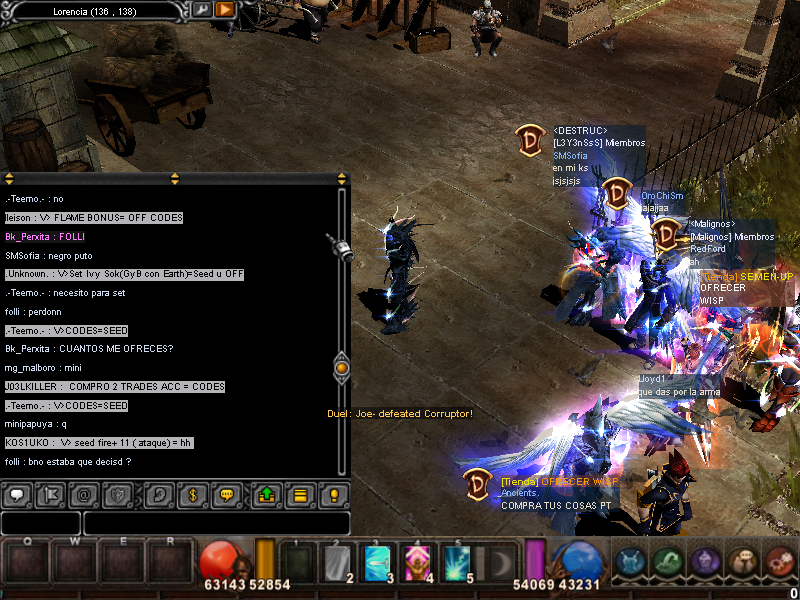Click the chat message input box

click(216, 523)
